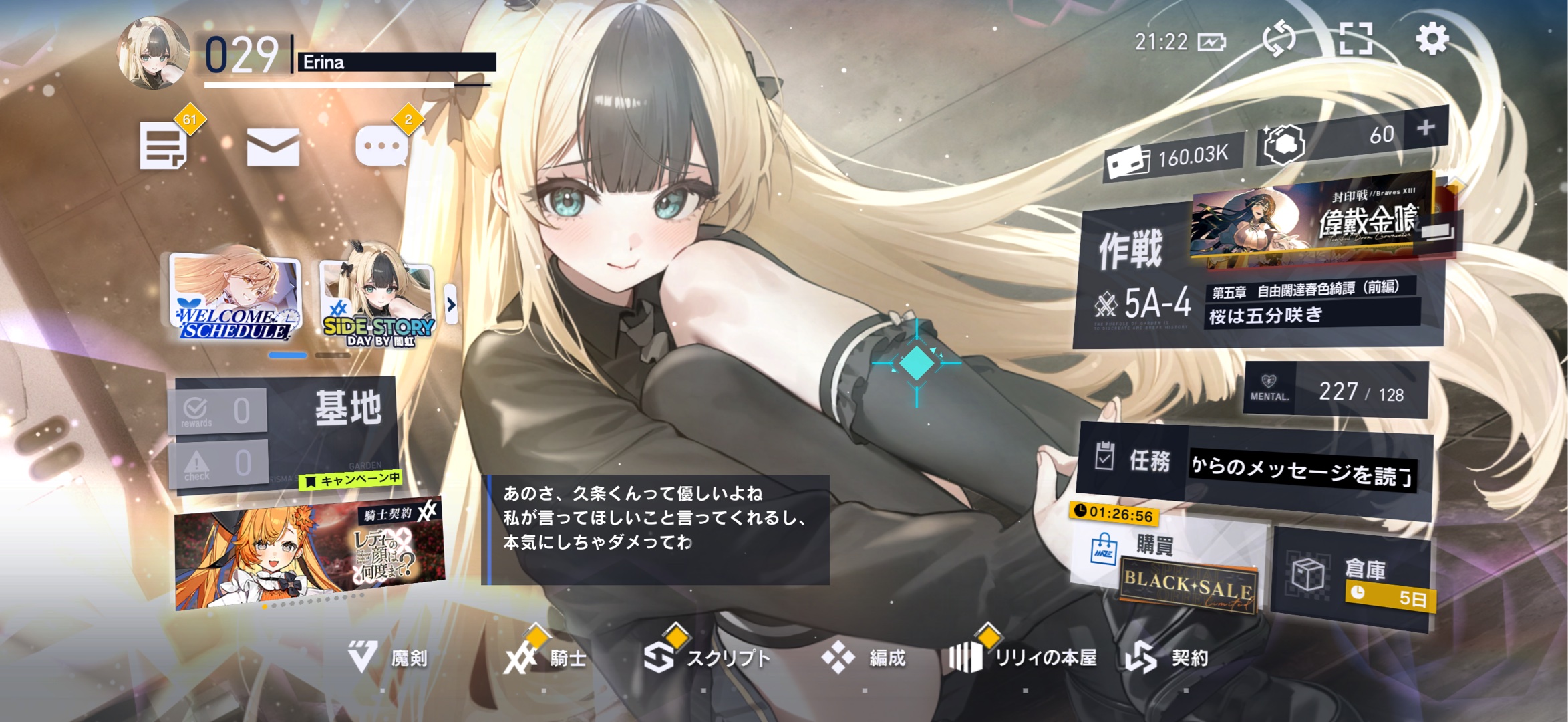Tap Erina's profile avatar
Screen dimensions: 1568x722
click(153, 53)
